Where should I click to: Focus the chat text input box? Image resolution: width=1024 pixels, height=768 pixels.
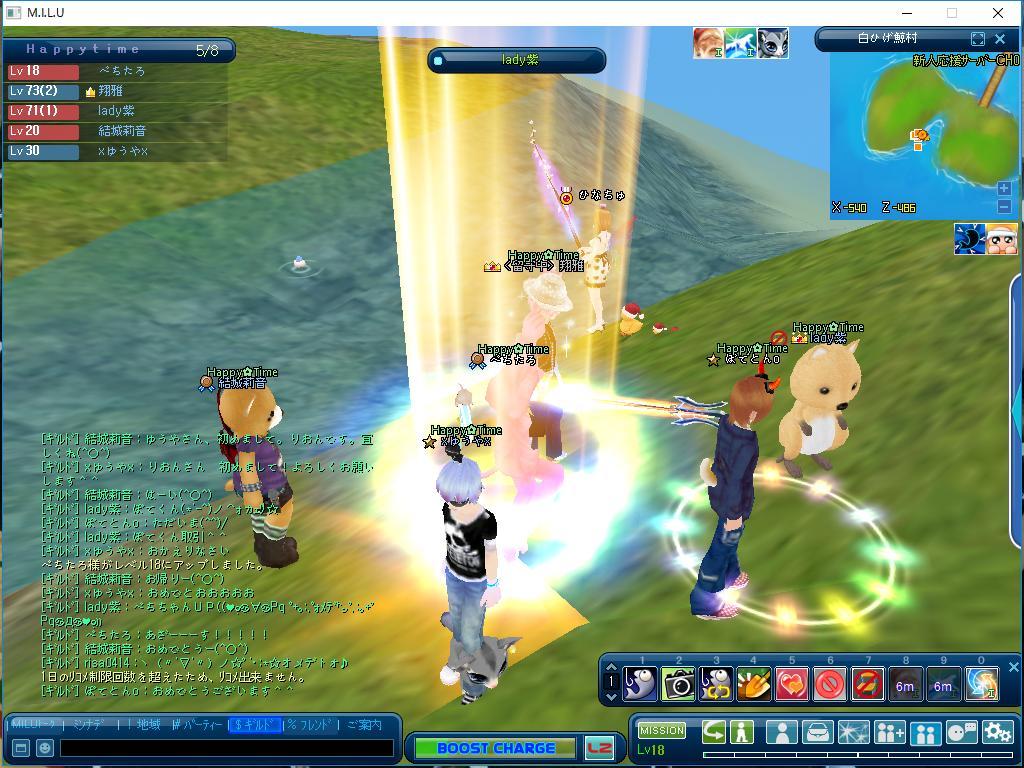[226, 748]
